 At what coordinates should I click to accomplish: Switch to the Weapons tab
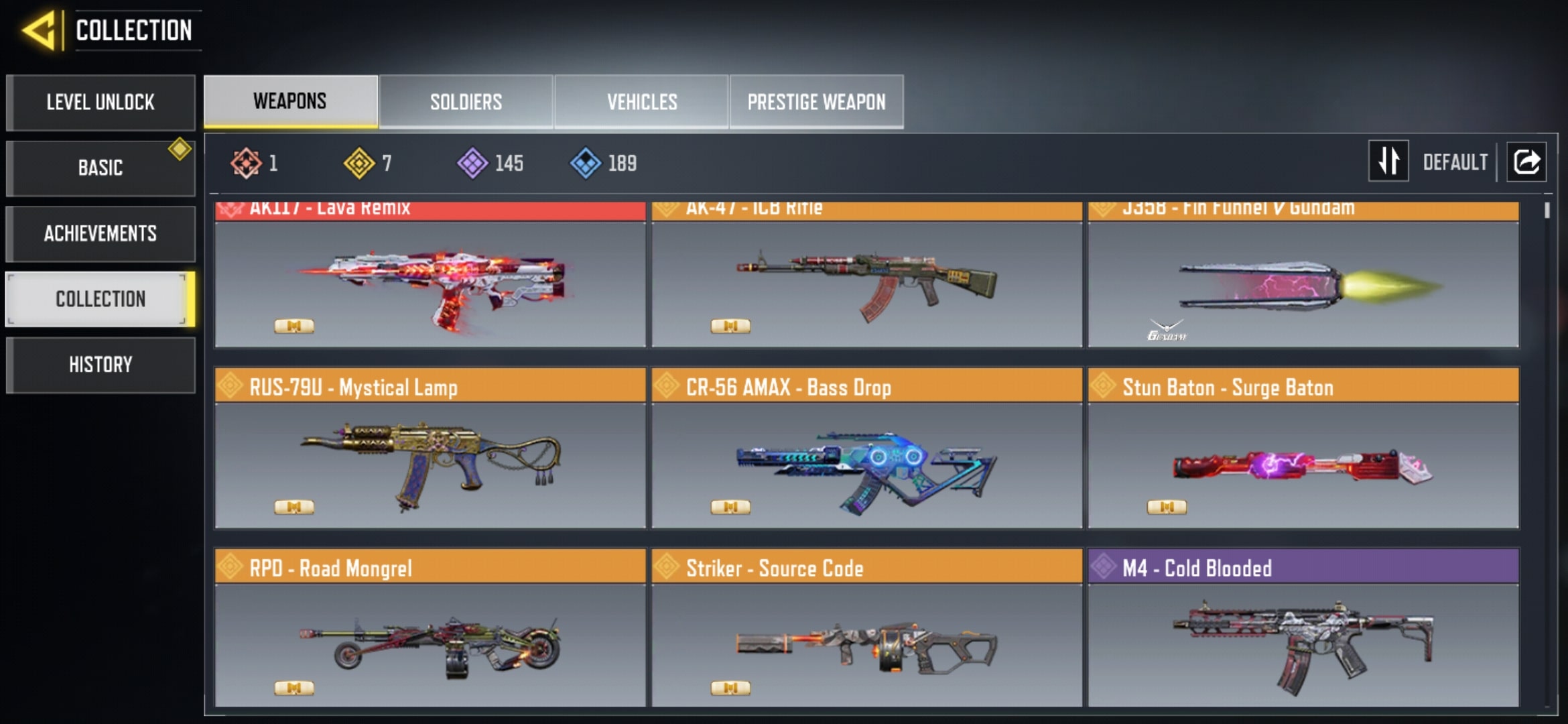pos(290,101)
